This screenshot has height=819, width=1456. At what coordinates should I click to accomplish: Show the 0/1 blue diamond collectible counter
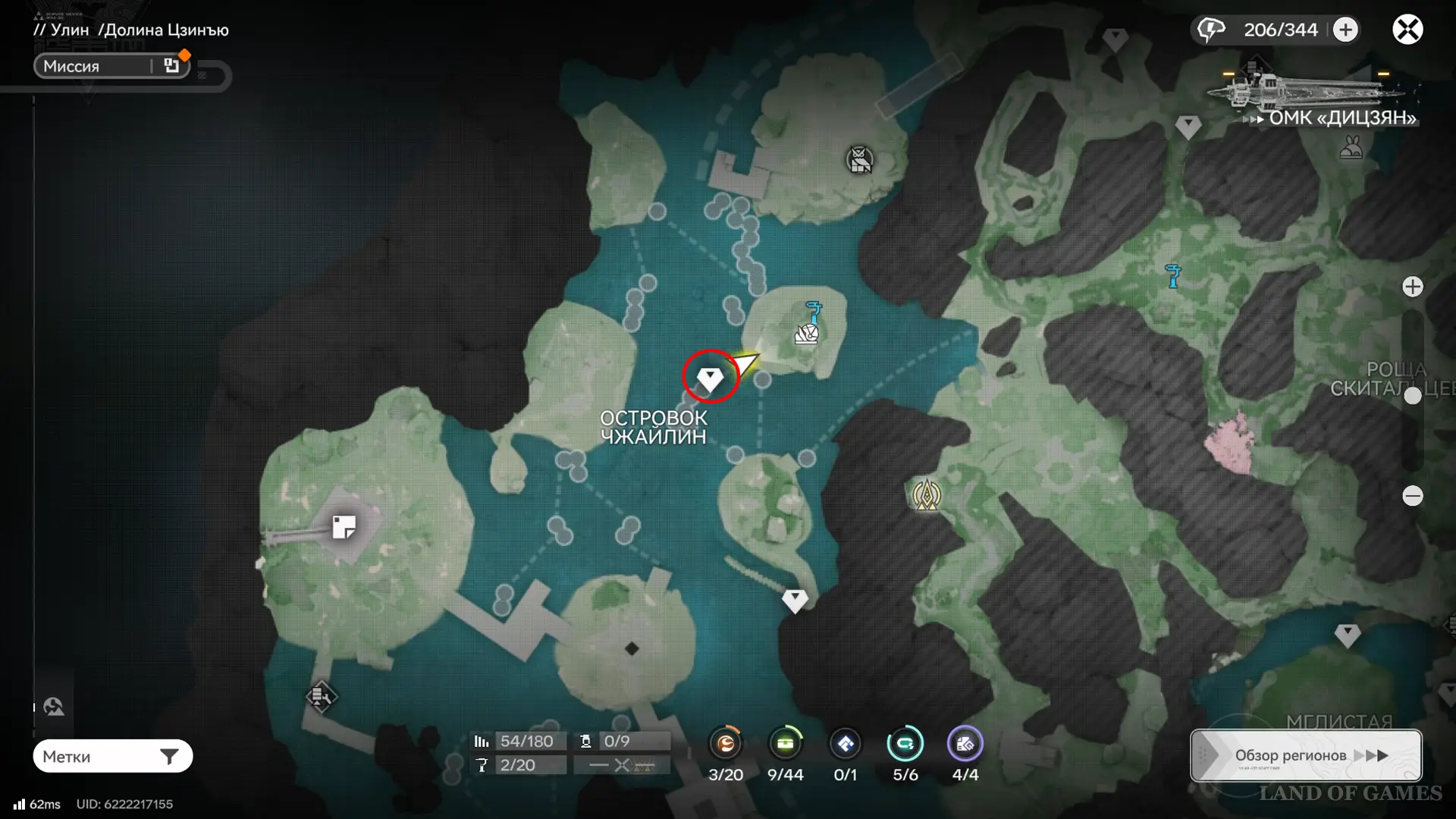(x=845, y=744)
